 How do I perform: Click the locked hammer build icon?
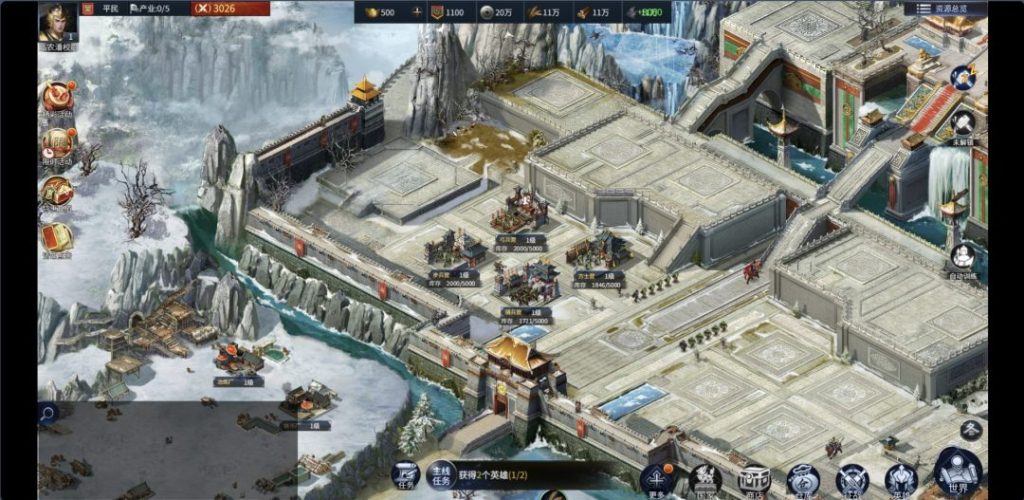963,124
